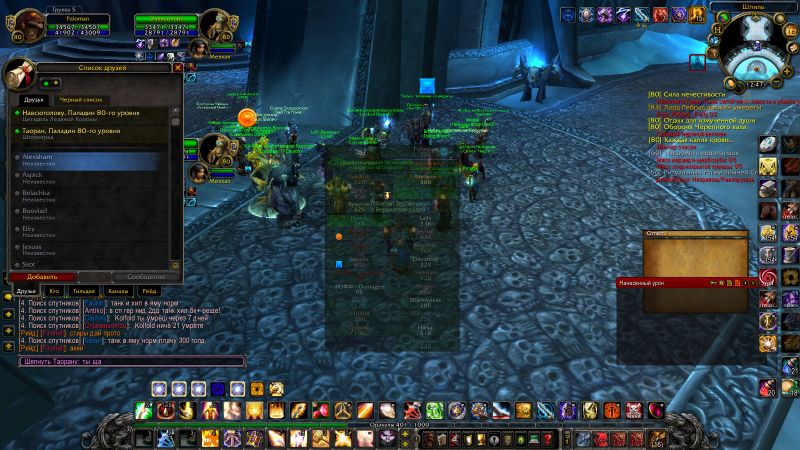Click the whisper chat input field

coord(130,361)
